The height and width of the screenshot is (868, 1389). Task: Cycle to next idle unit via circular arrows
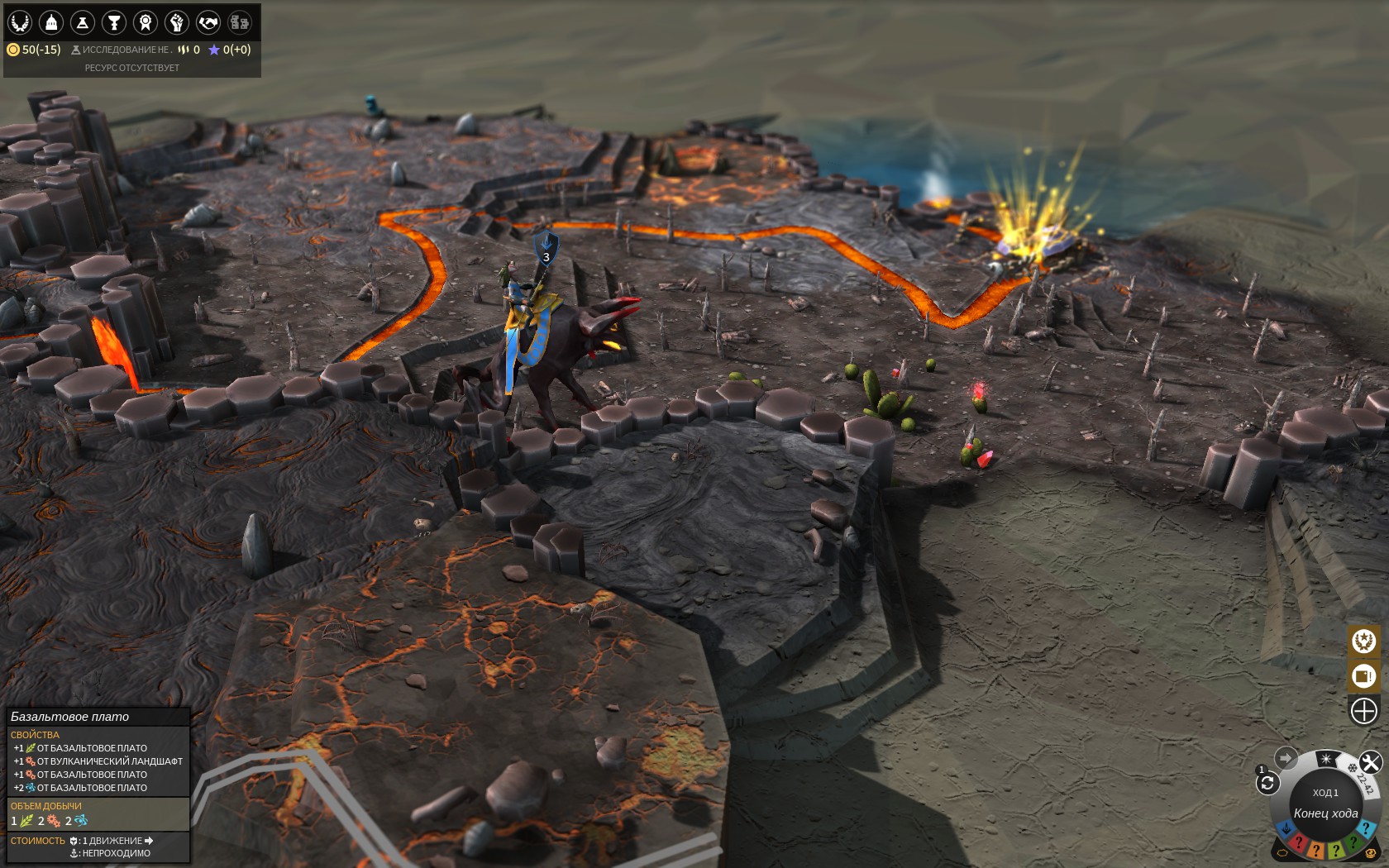point(1267,783)
